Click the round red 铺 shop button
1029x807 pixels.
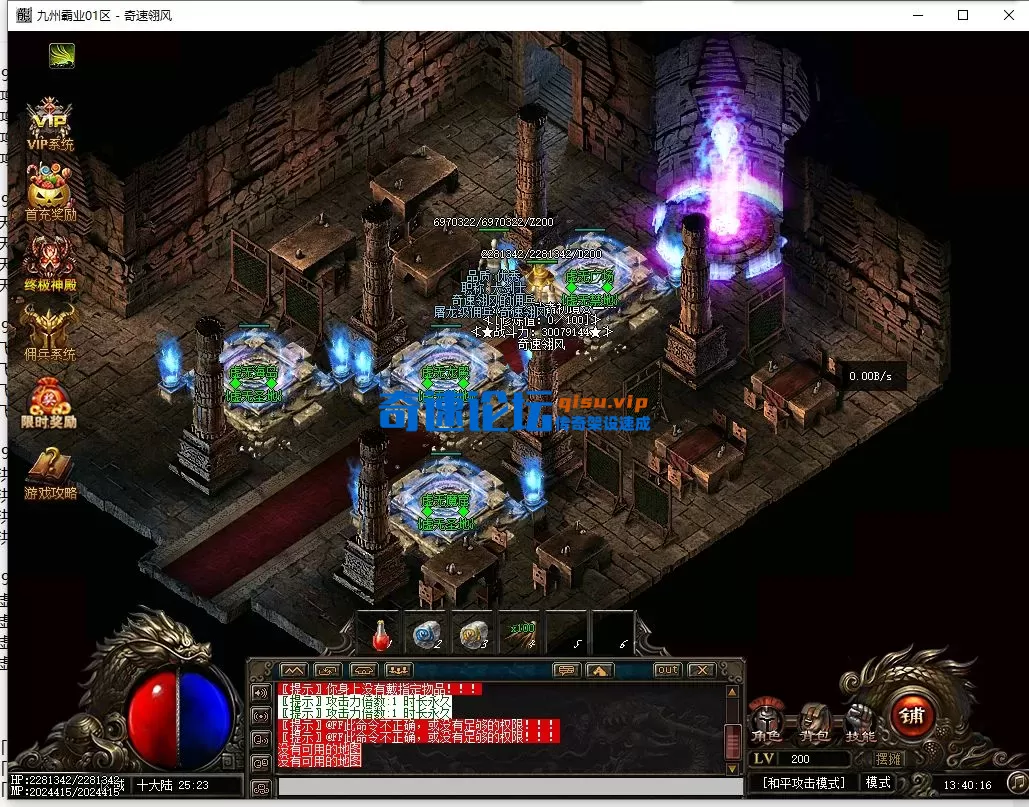pyautogui.click(x=912, y=713)
